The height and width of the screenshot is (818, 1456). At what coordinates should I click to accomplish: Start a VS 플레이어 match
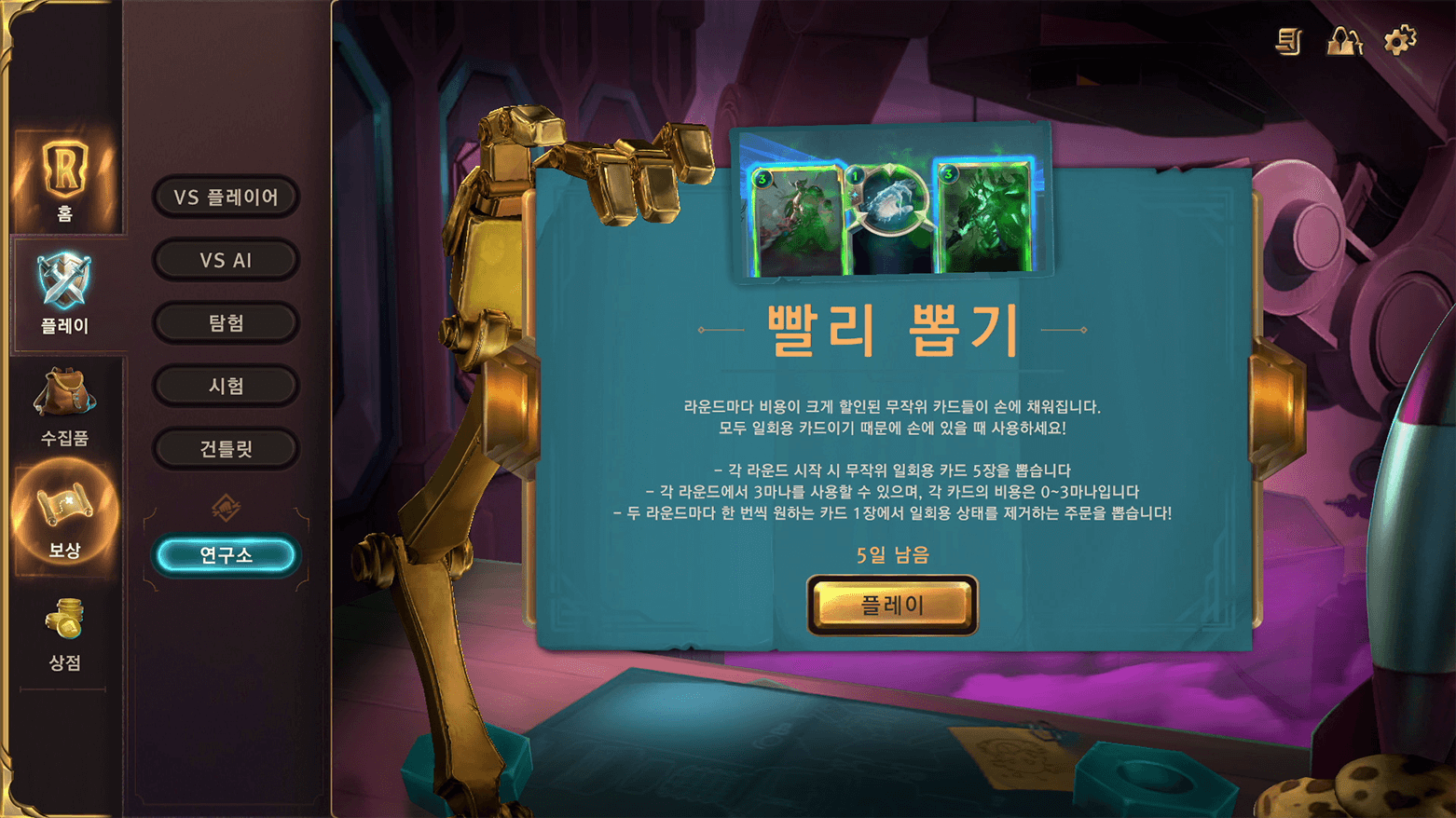(226, 198)
